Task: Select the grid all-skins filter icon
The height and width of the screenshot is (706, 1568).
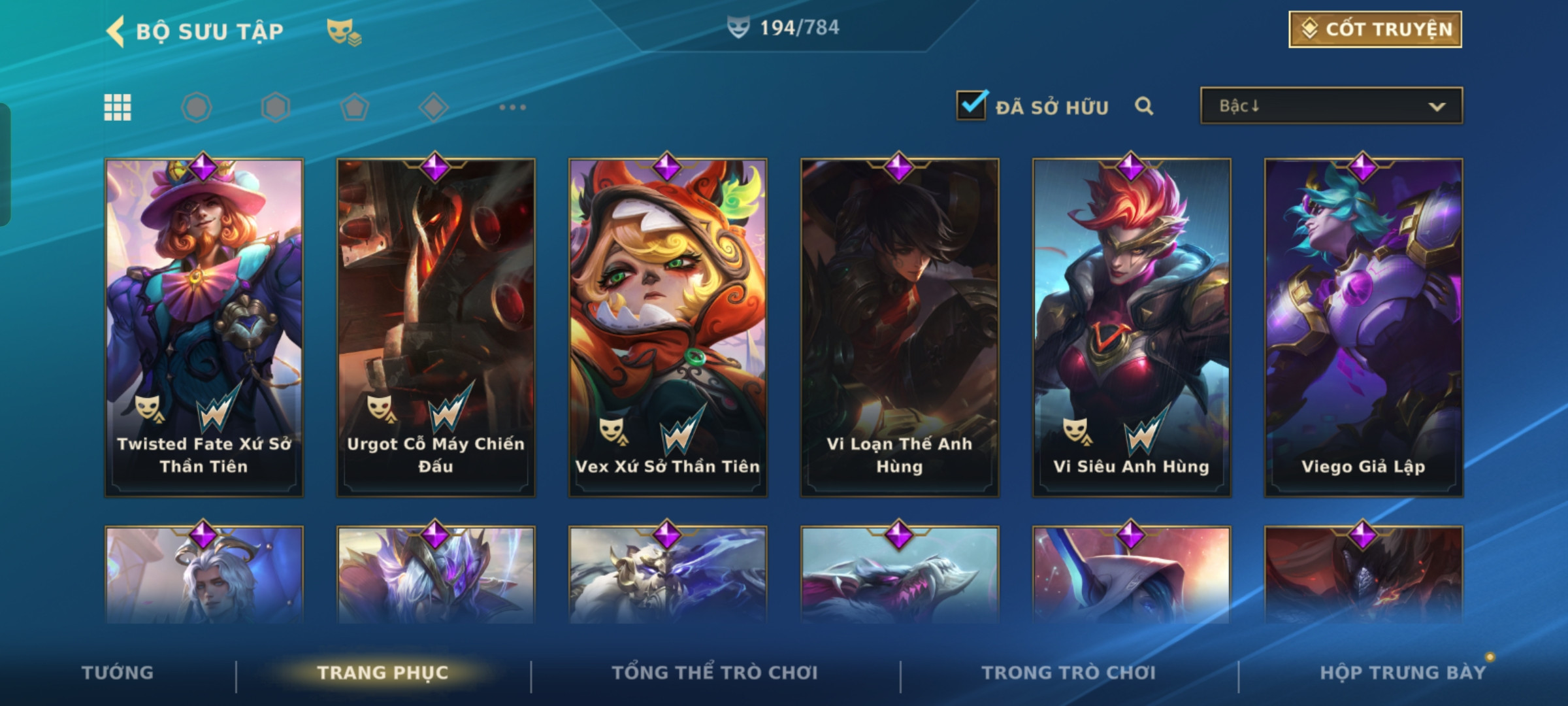Action: tap(118, 107)
